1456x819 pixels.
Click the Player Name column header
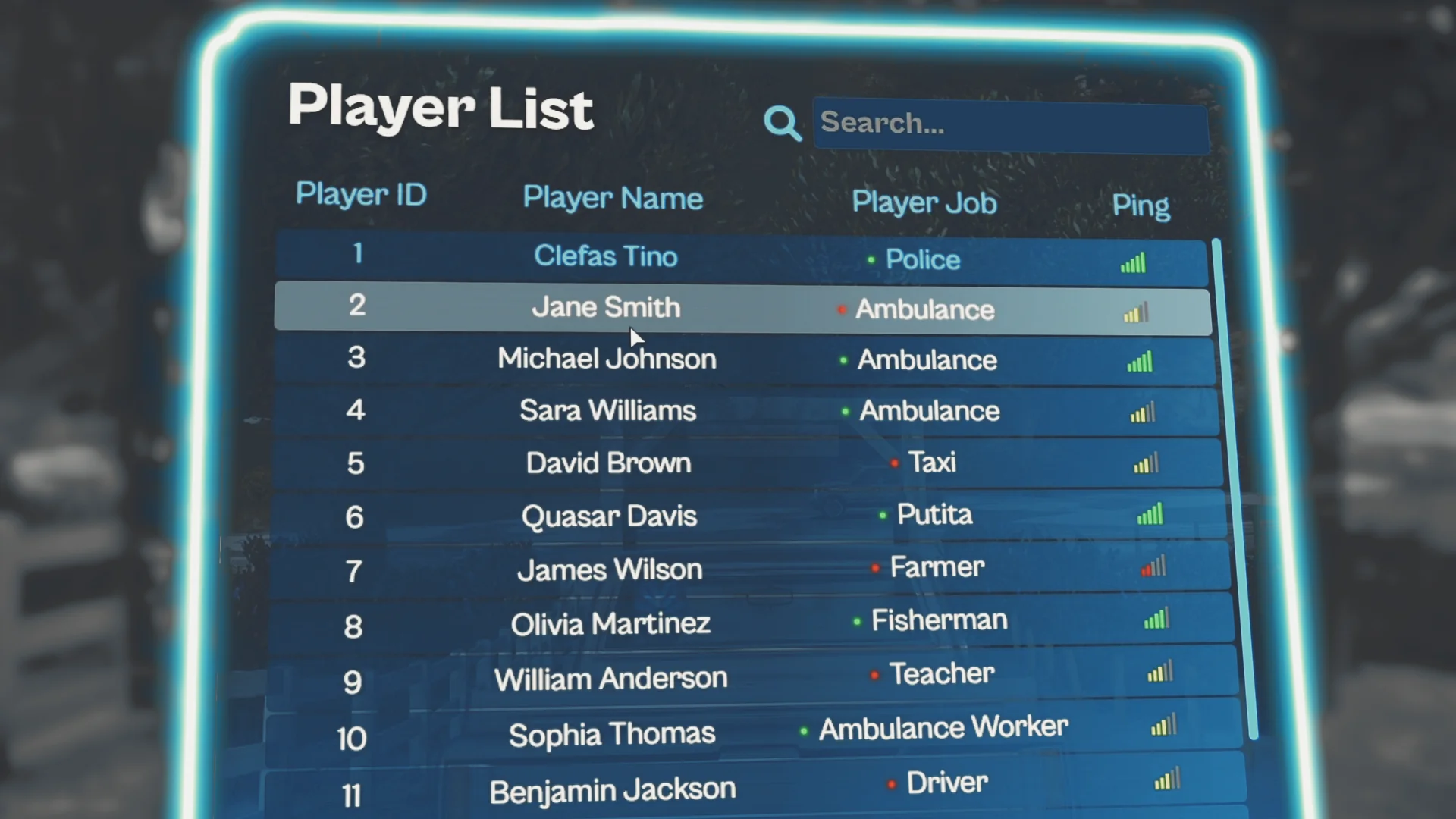pos(613,199)
